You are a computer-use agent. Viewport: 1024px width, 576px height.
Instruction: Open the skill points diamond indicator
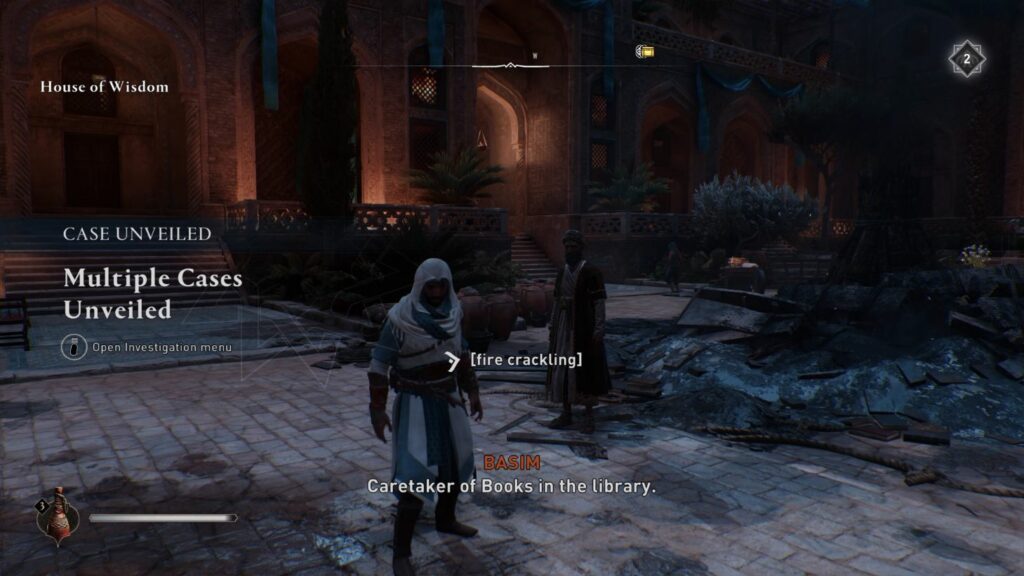pyautogui.click(x=966, y=59)
